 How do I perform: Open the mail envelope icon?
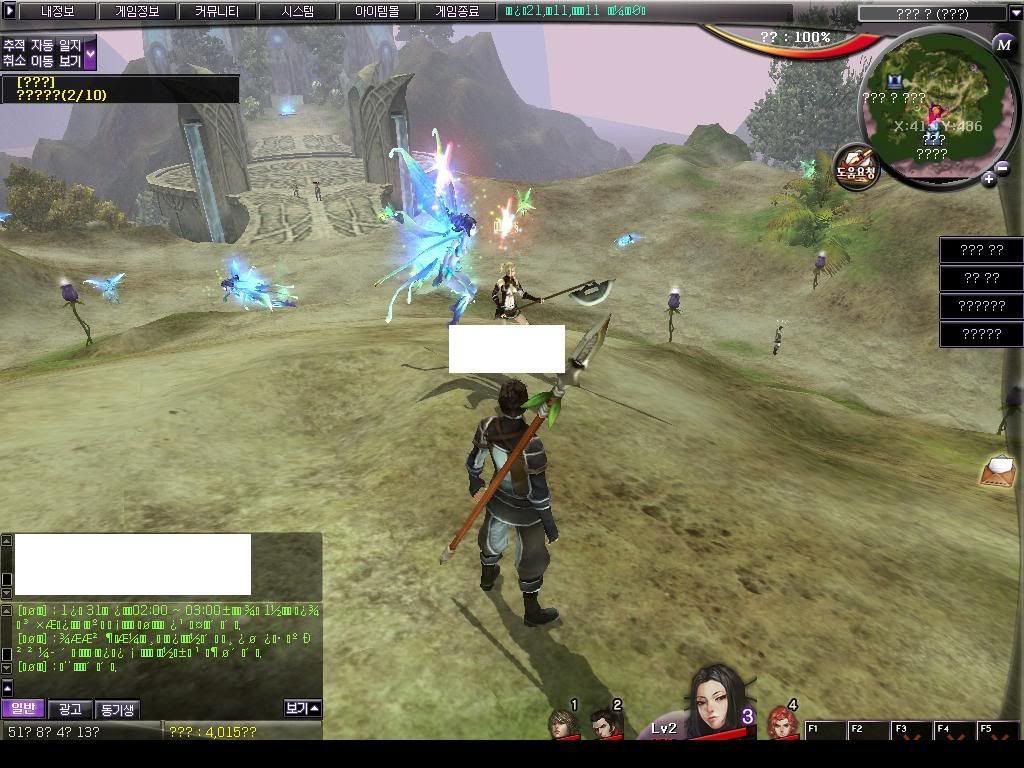point(999,471)
